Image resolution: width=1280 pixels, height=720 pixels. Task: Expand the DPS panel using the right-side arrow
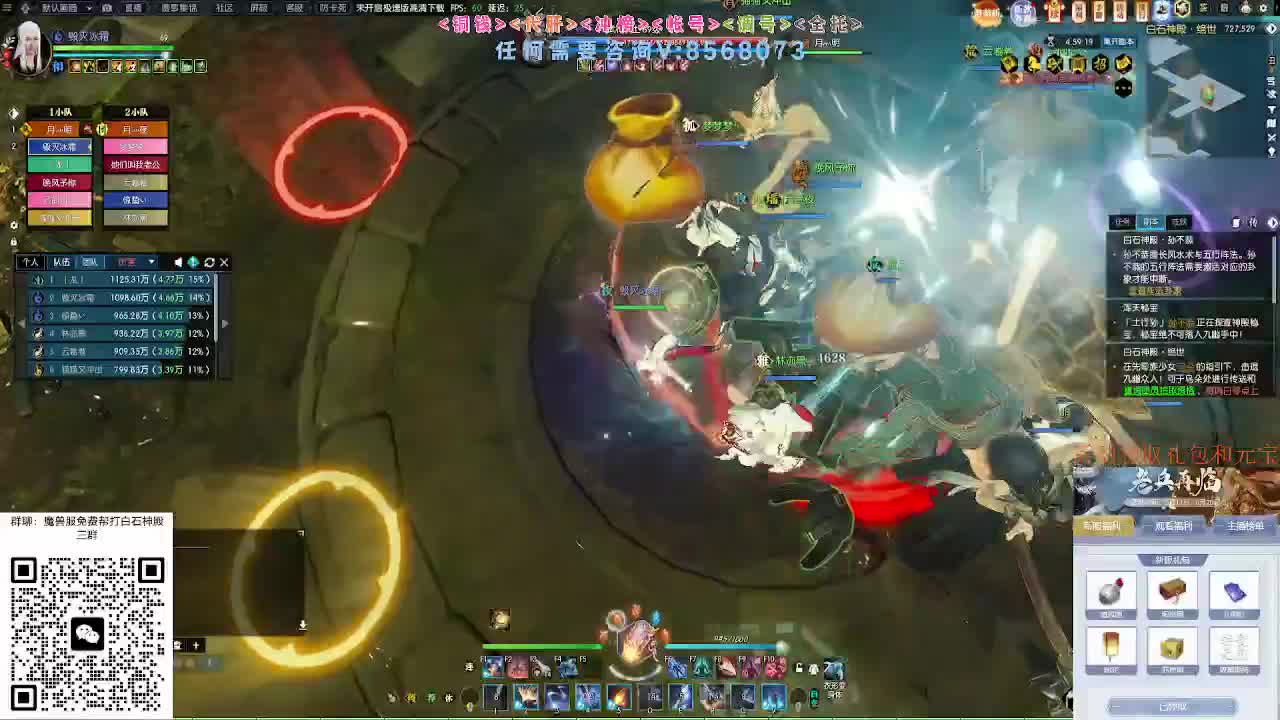[225, 323]
